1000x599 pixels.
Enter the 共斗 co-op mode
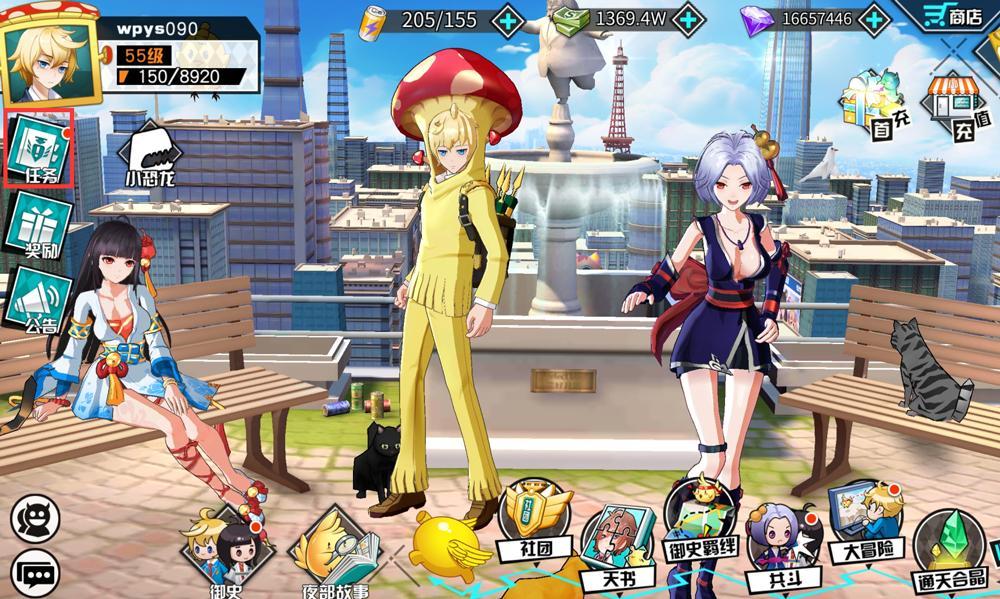pyautogui.click(x=780, y=549)
